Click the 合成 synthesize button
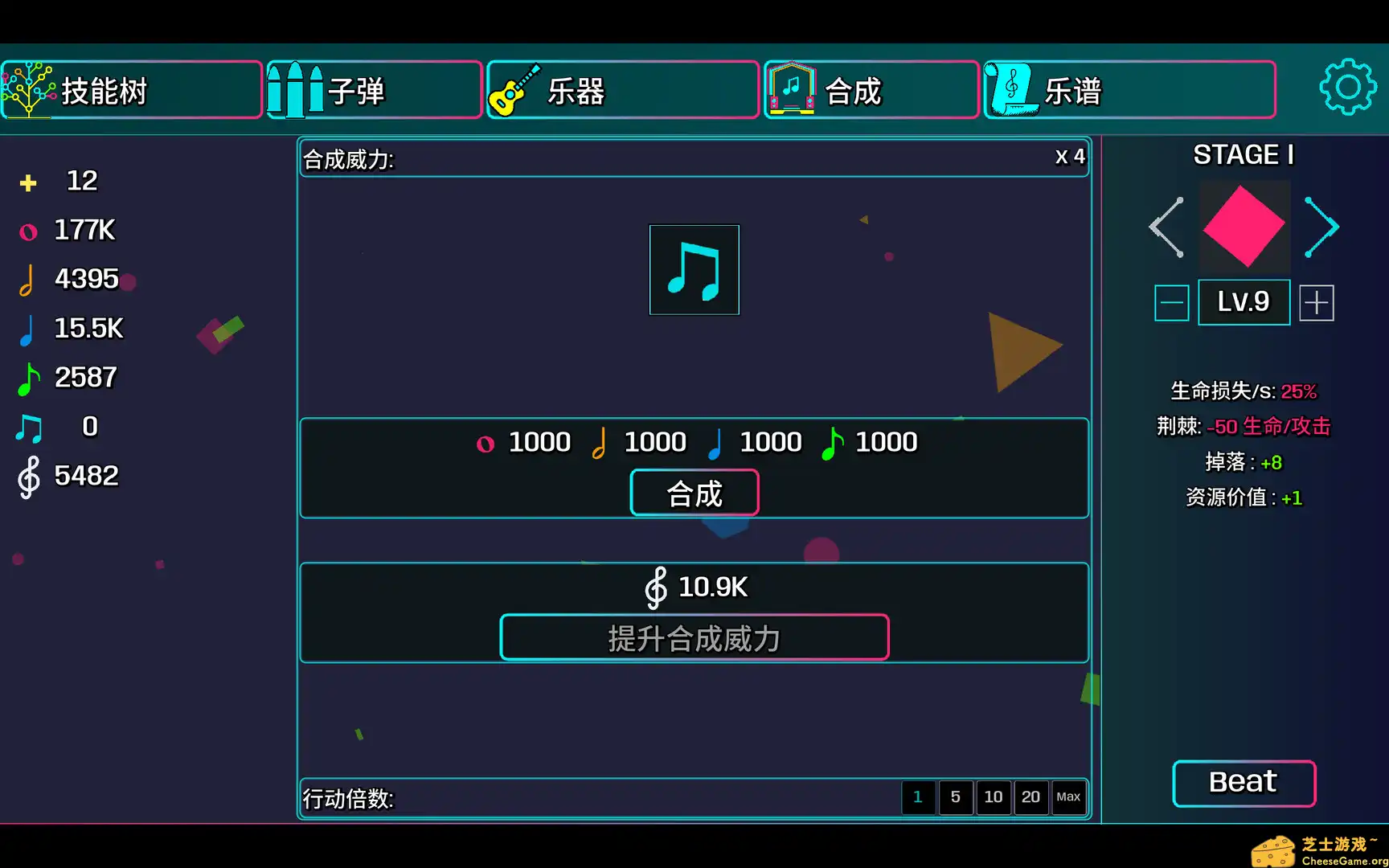Screen dimensions: 1389x868 [x=694, y=493]
